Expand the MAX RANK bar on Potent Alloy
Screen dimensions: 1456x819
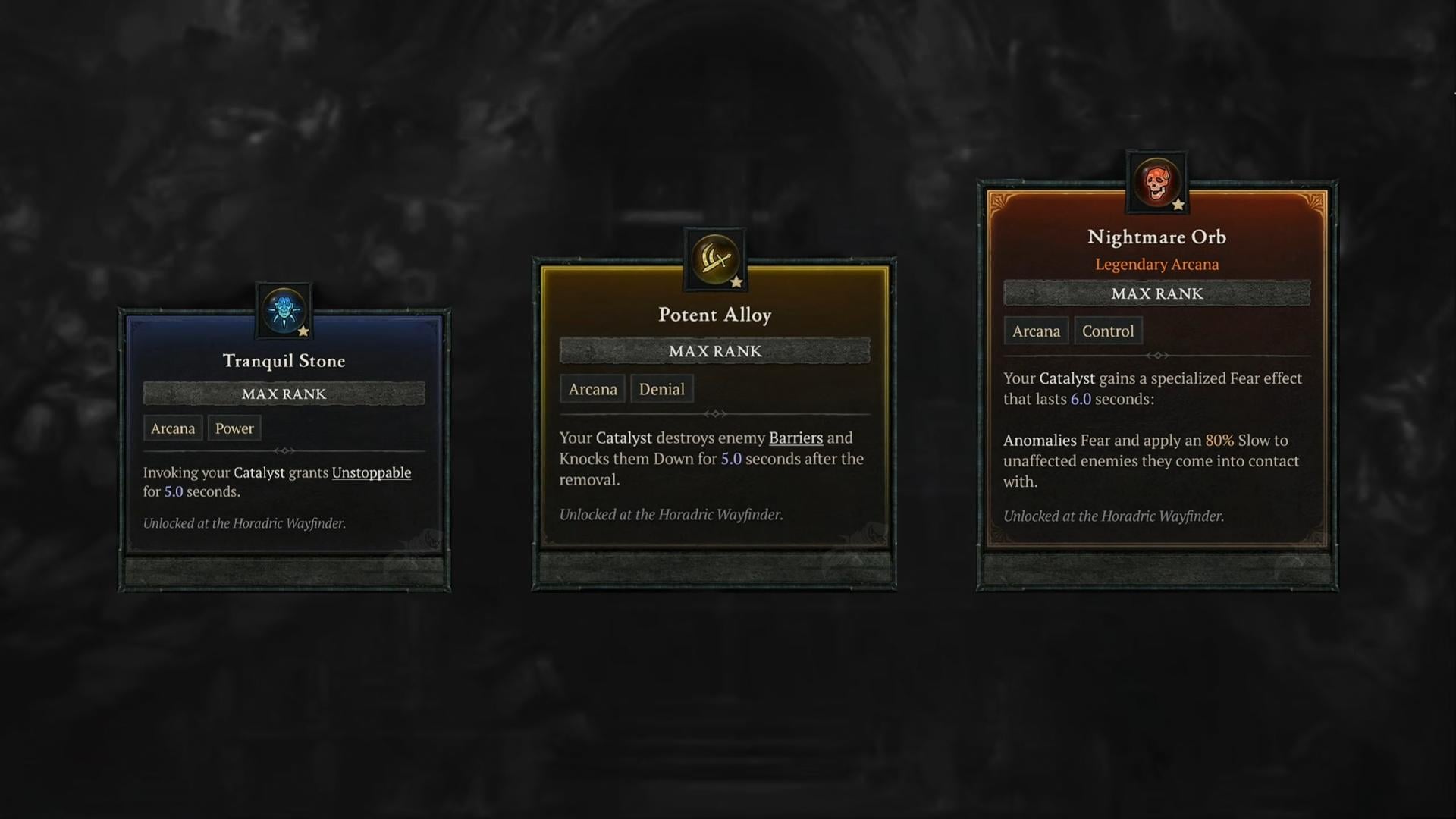[714, 350]
